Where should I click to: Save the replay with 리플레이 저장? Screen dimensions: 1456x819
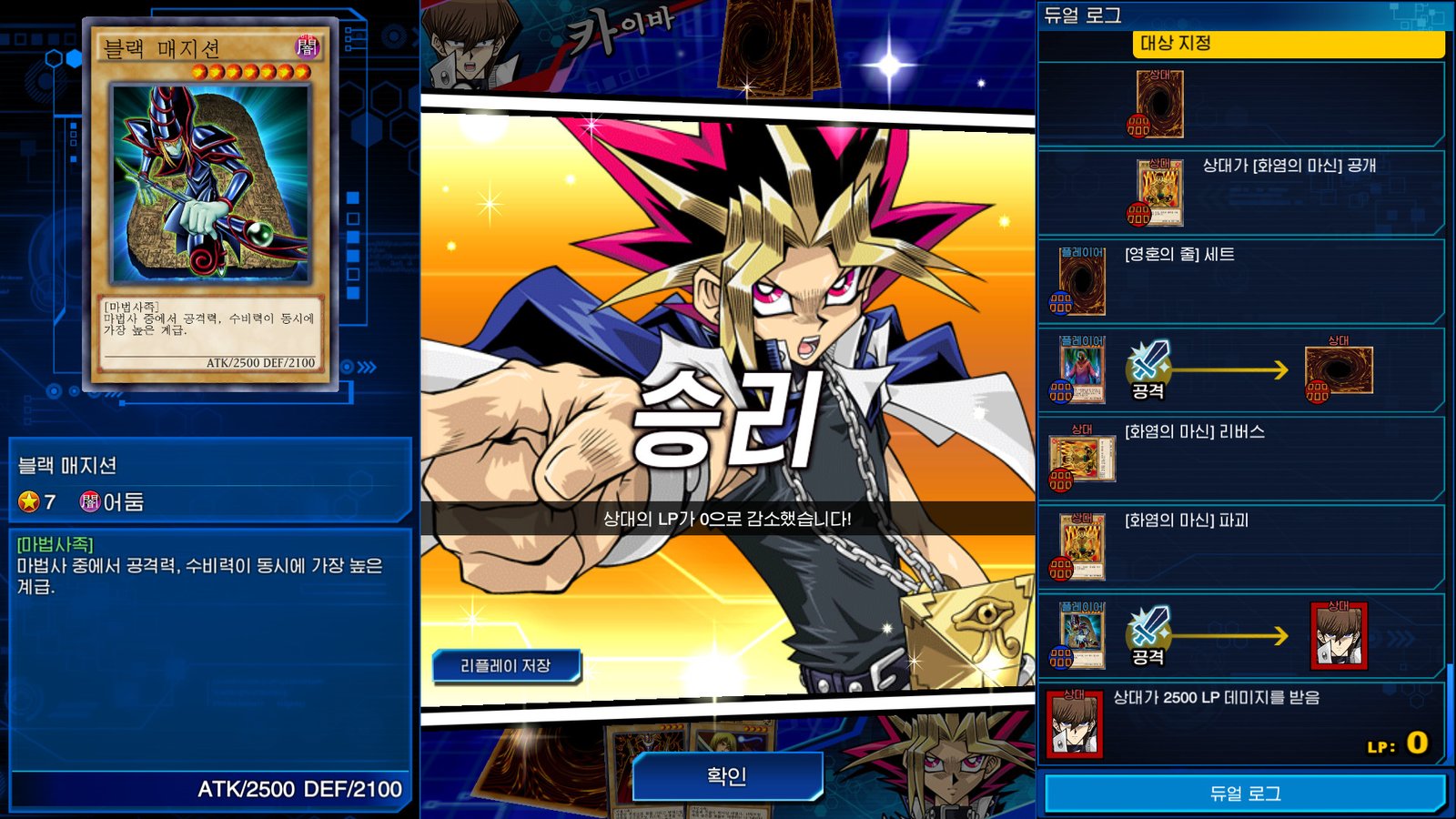pyautogui.click(x=505, y=666)
